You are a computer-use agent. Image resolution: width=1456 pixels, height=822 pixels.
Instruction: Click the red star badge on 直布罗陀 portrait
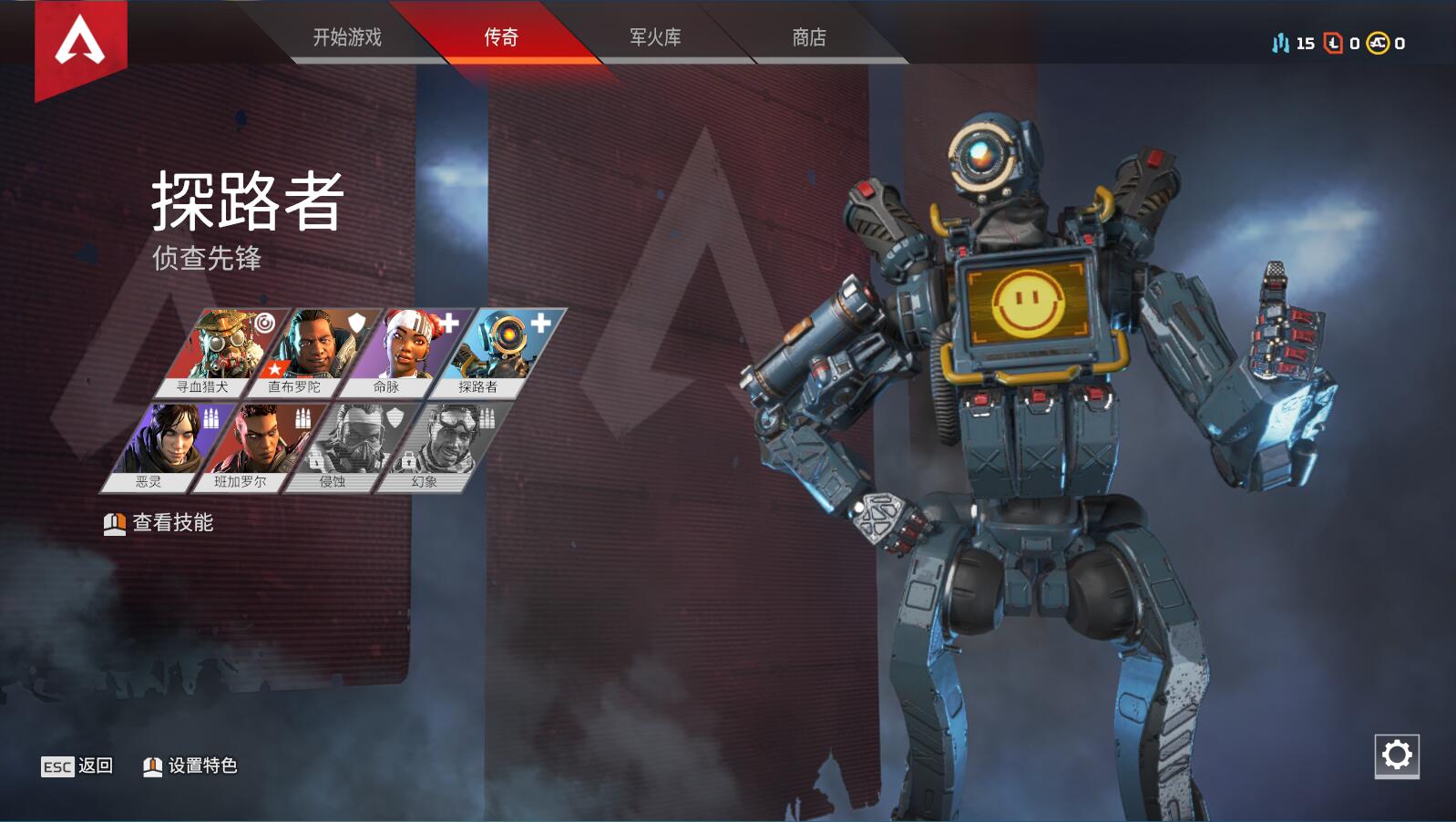(x=274, y=368)
